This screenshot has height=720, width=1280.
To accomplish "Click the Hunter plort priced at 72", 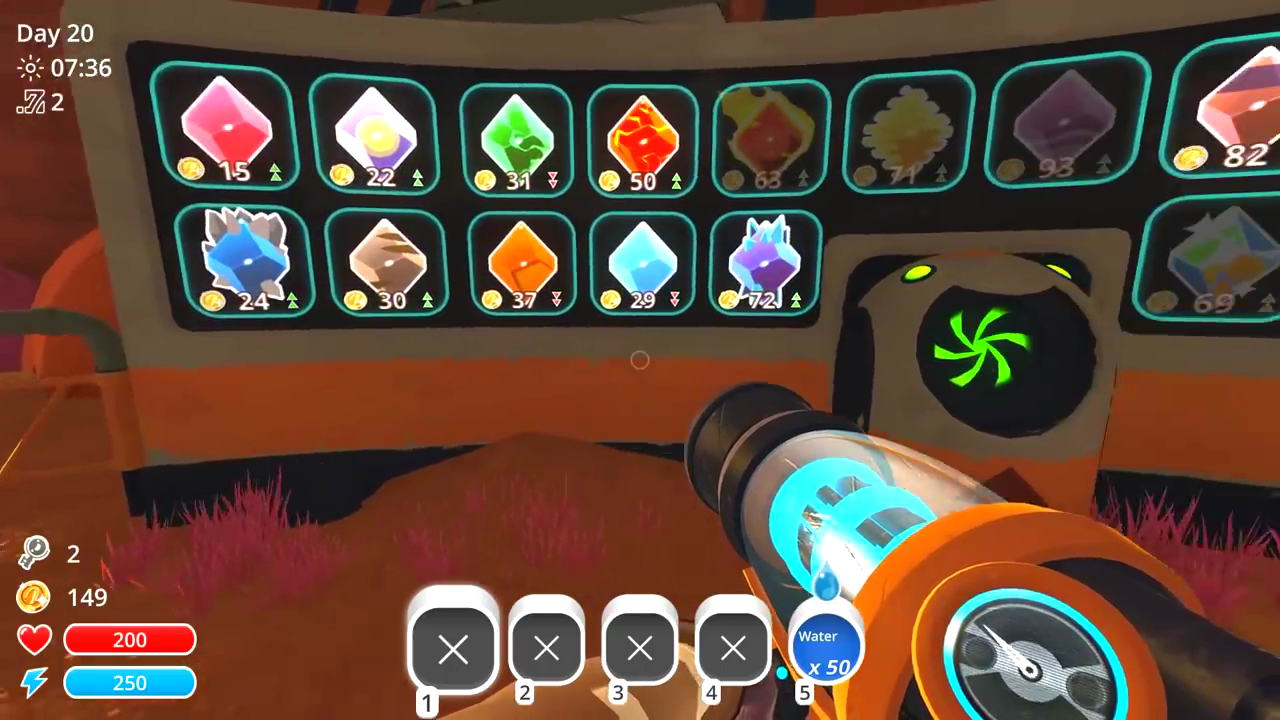I will (766, 258).
